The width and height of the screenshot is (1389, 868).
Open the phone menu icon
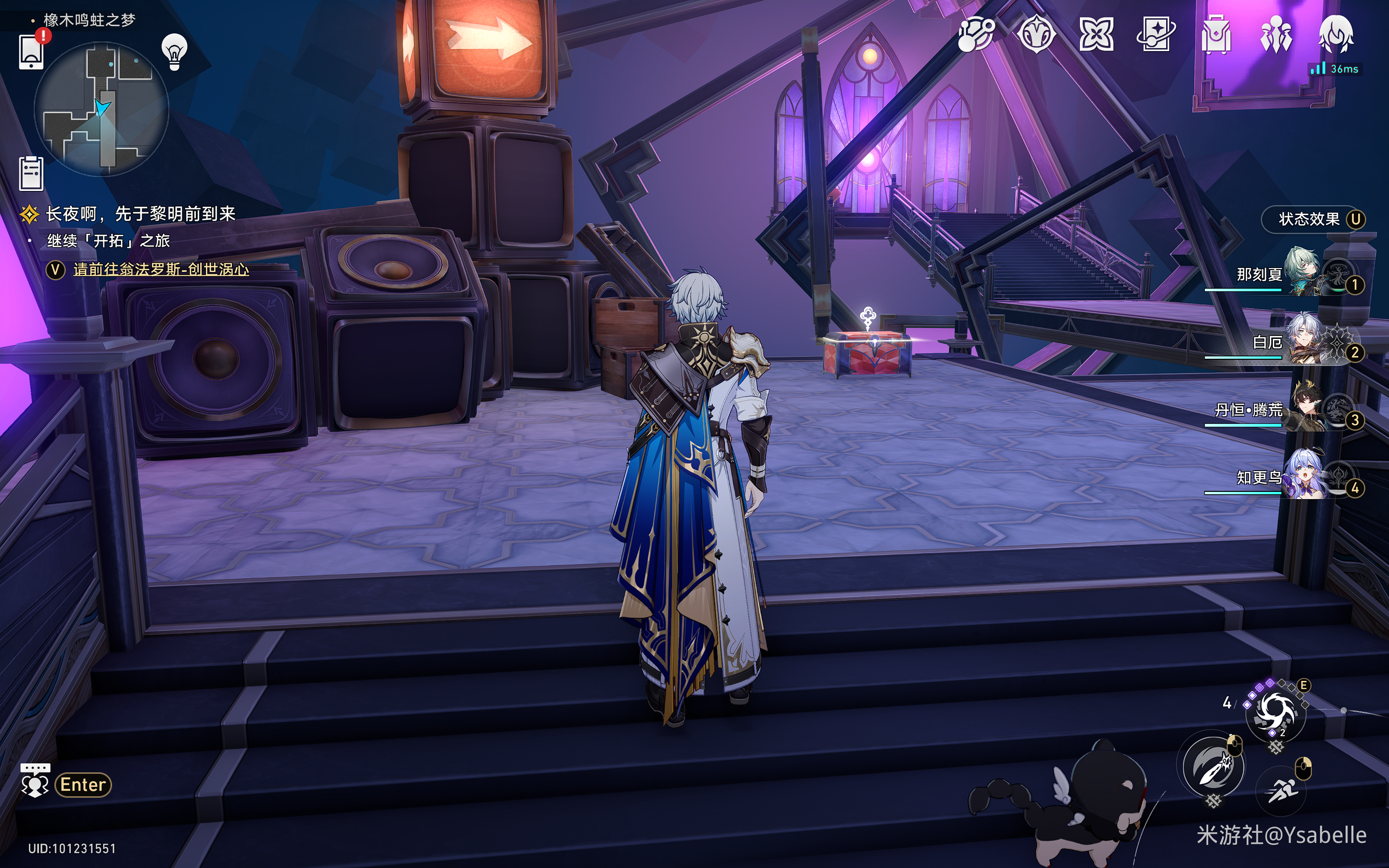click(x=31, y=52)
